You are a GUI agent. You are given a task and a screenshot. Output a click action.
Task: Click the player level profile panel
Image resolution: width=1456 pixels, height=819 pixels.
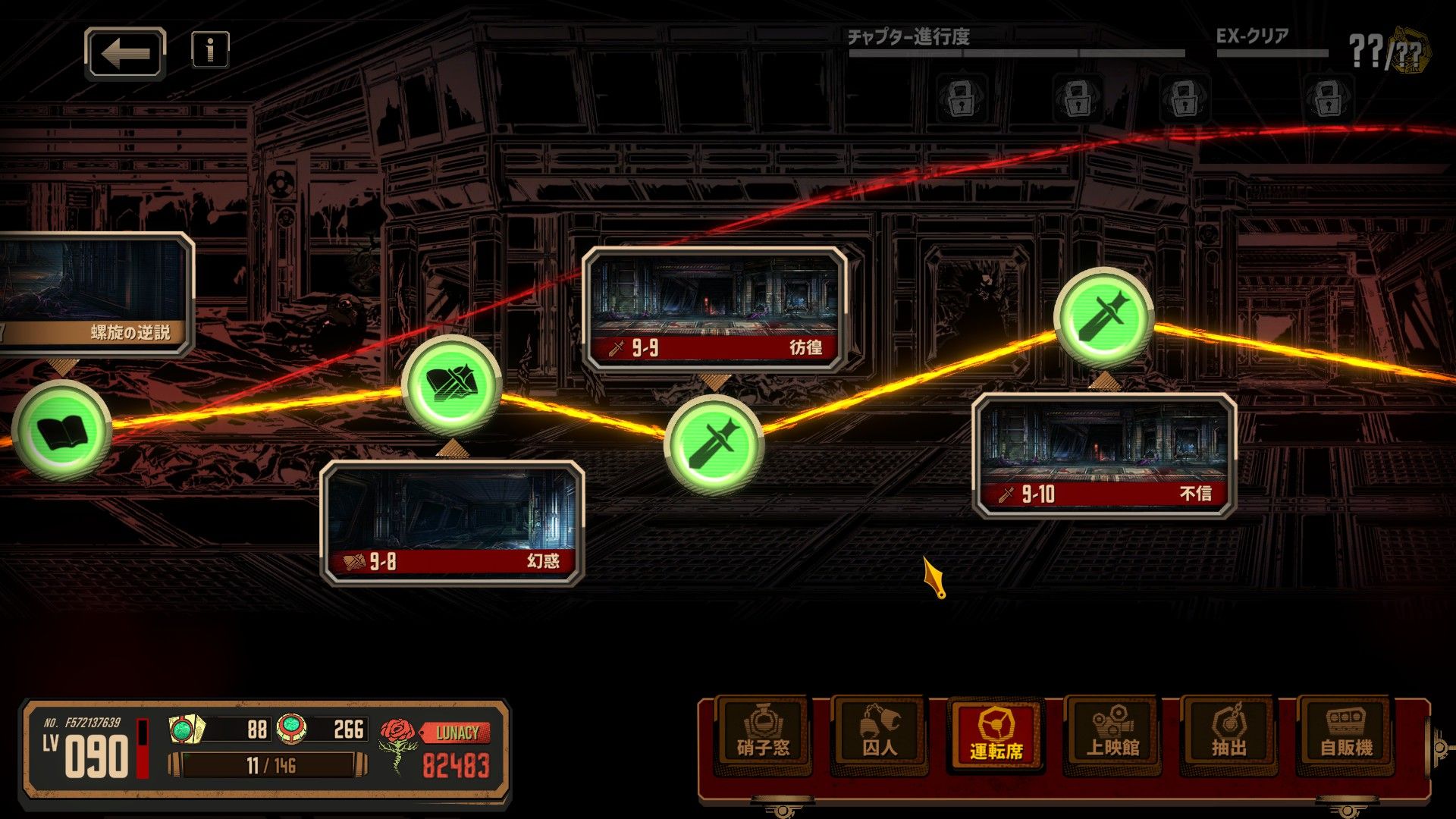[87, 749]
